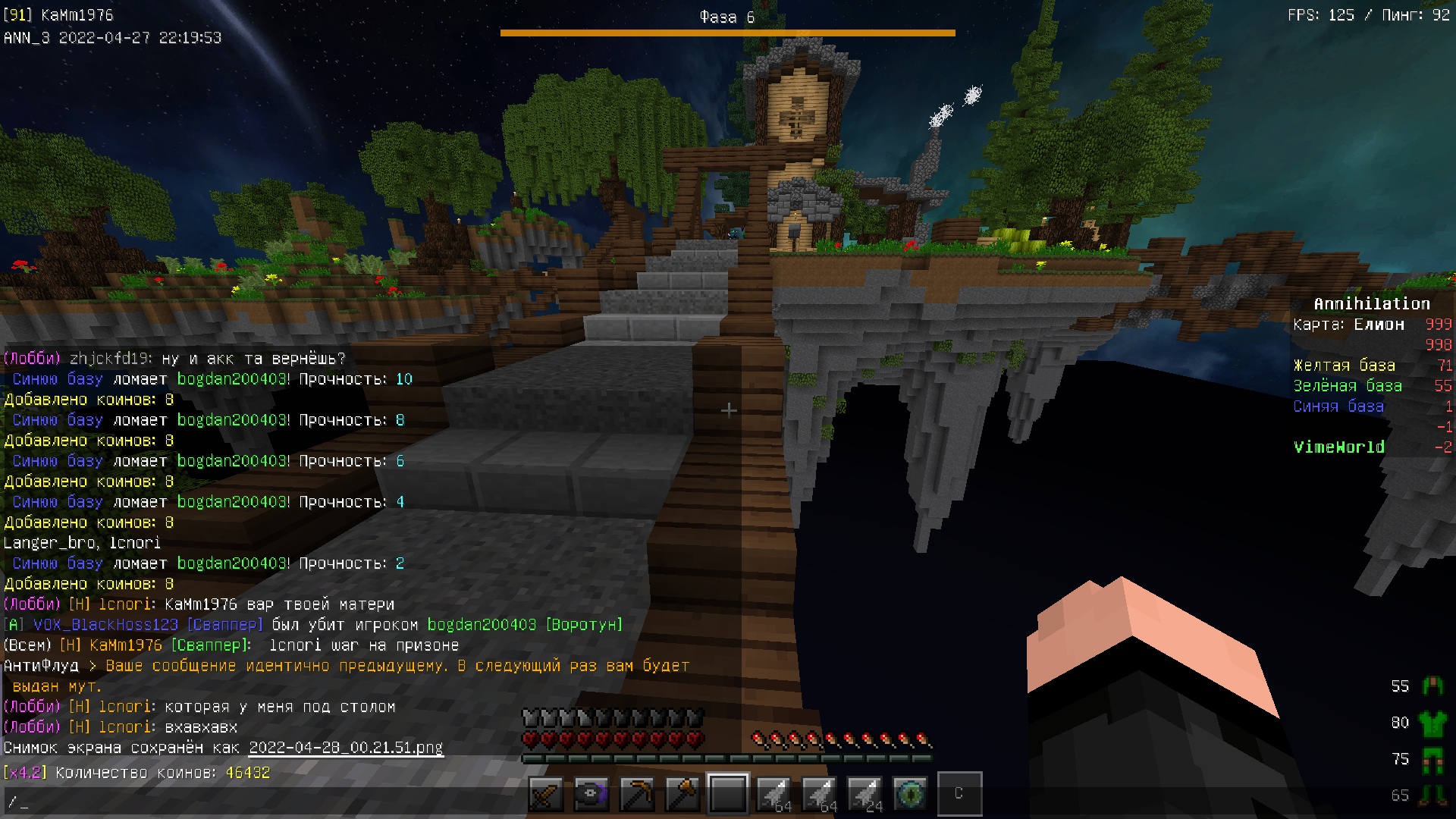This screenshot has height=819, width=1456.
Task: Select the Желтая база scoreboard entry
Action: (x=1346, y=365)
